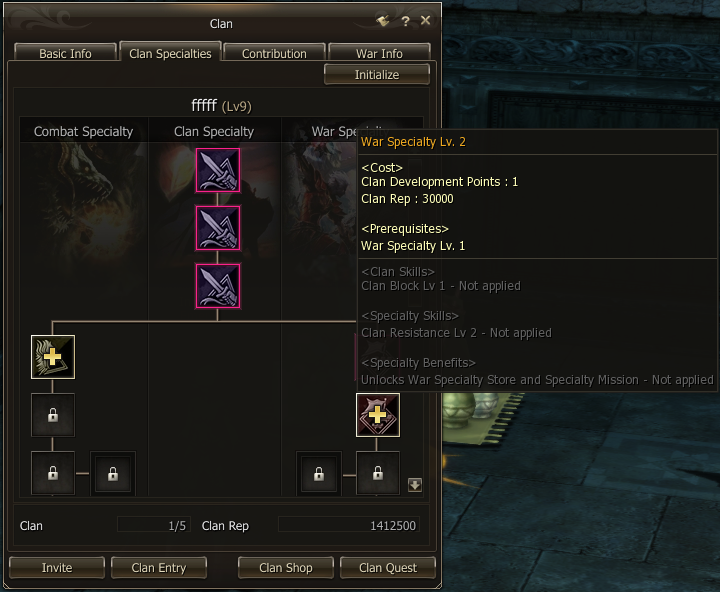
Task: Click the Initialize button
Action: [x=377, y=75]
